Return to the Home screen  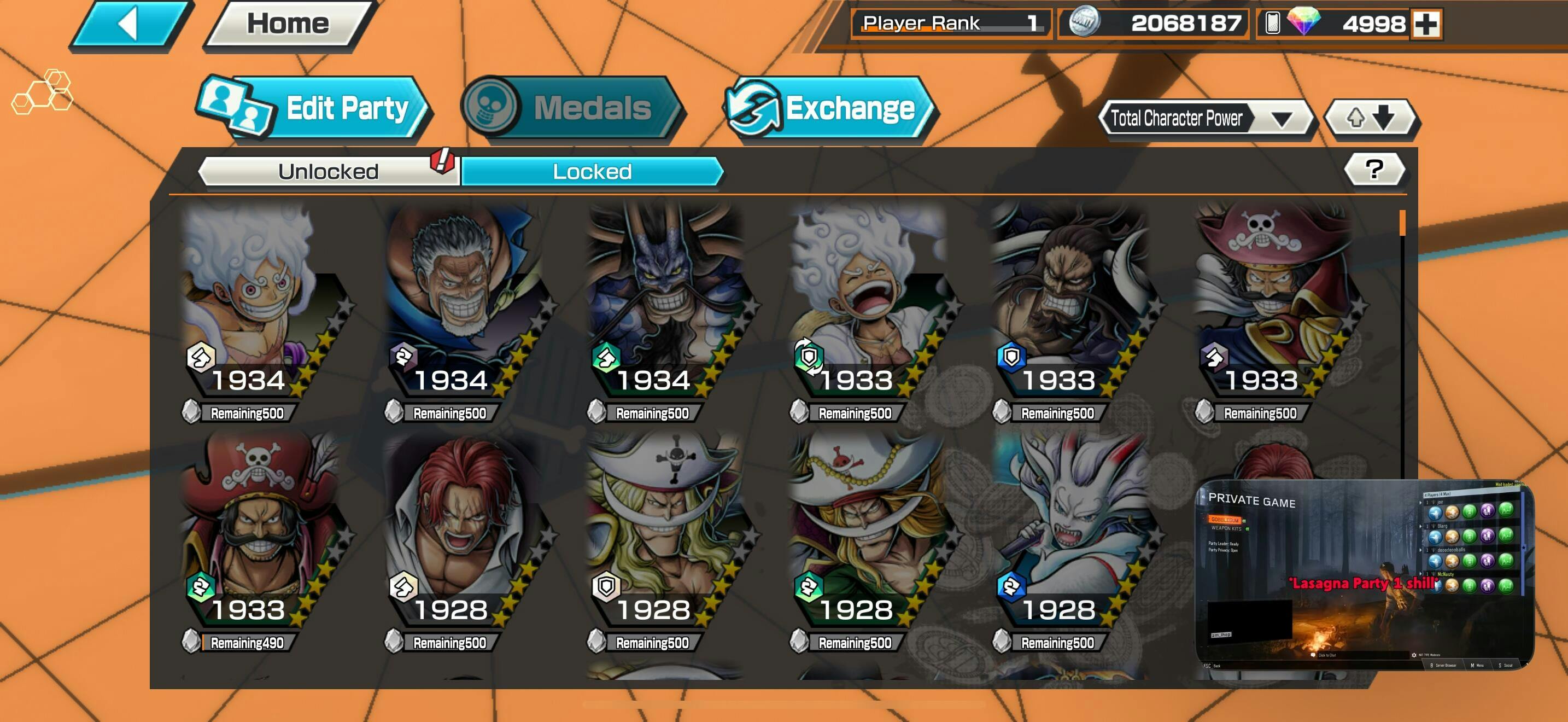pyautogui.click(x=288, y=25)
